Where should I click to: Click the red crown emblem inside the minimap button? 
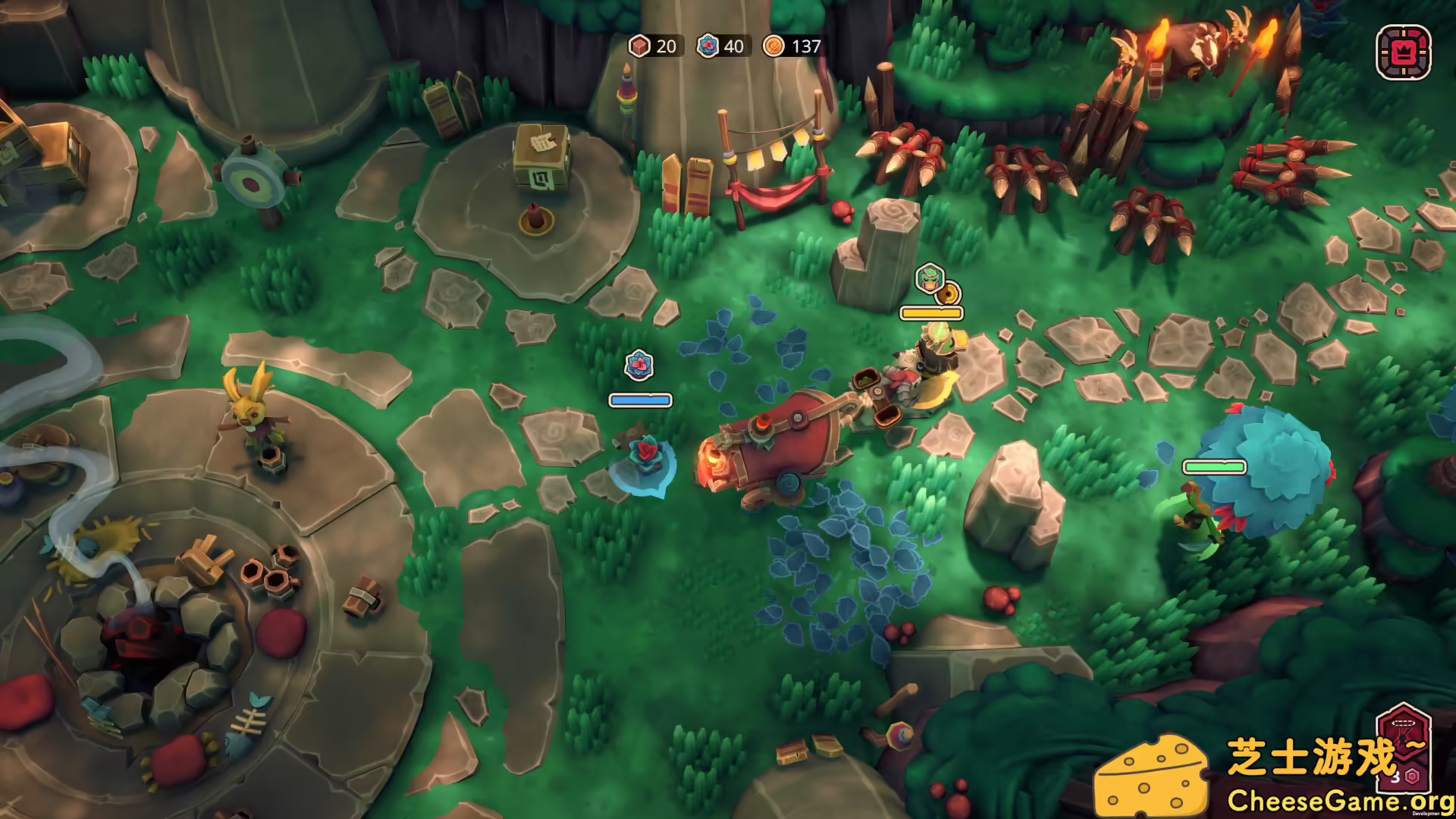[1404, 53]
